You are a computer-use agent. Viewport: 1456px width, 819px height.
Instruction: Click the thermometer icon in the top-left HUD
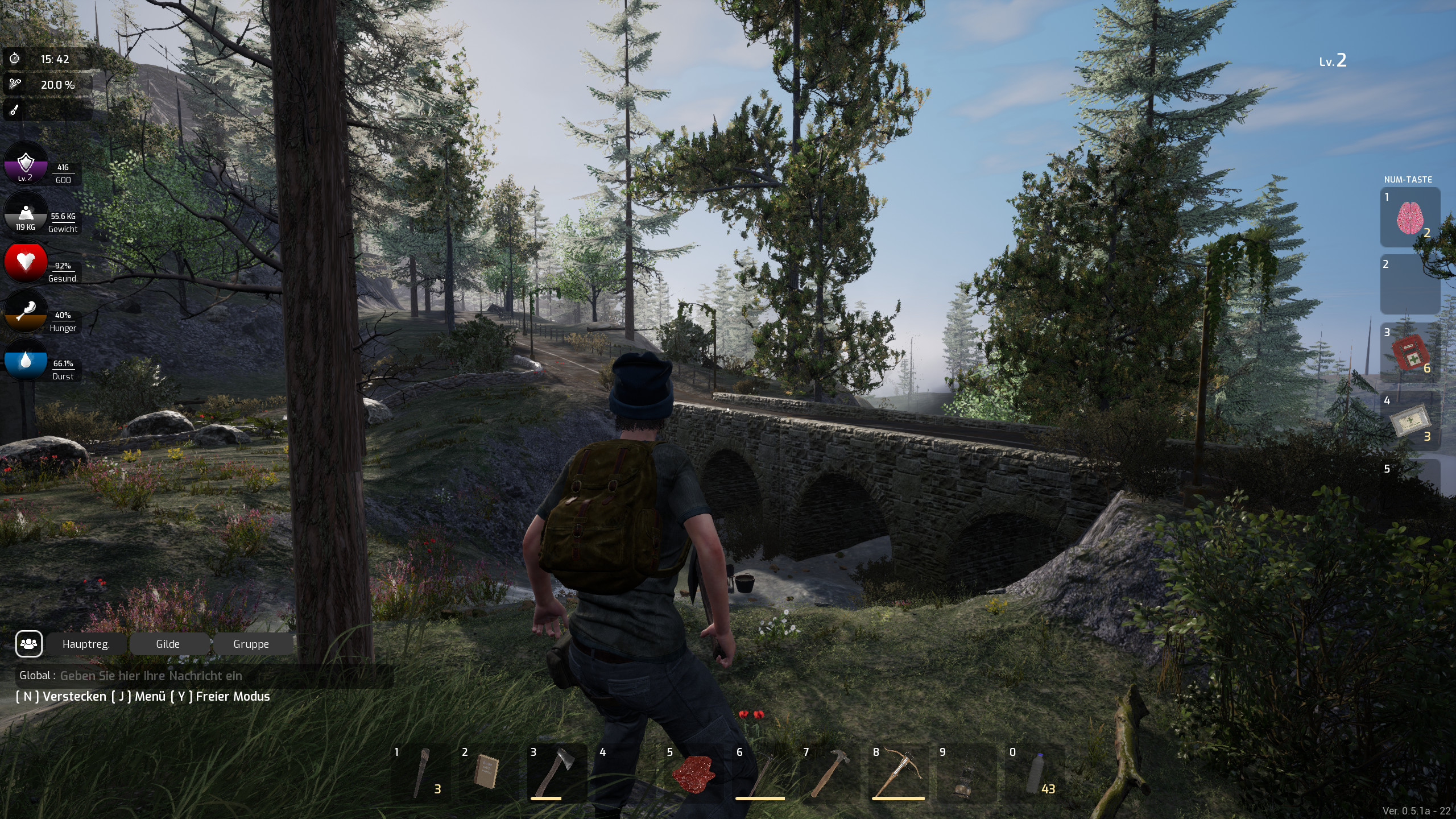pyautogui.click(x=15, y=110)
